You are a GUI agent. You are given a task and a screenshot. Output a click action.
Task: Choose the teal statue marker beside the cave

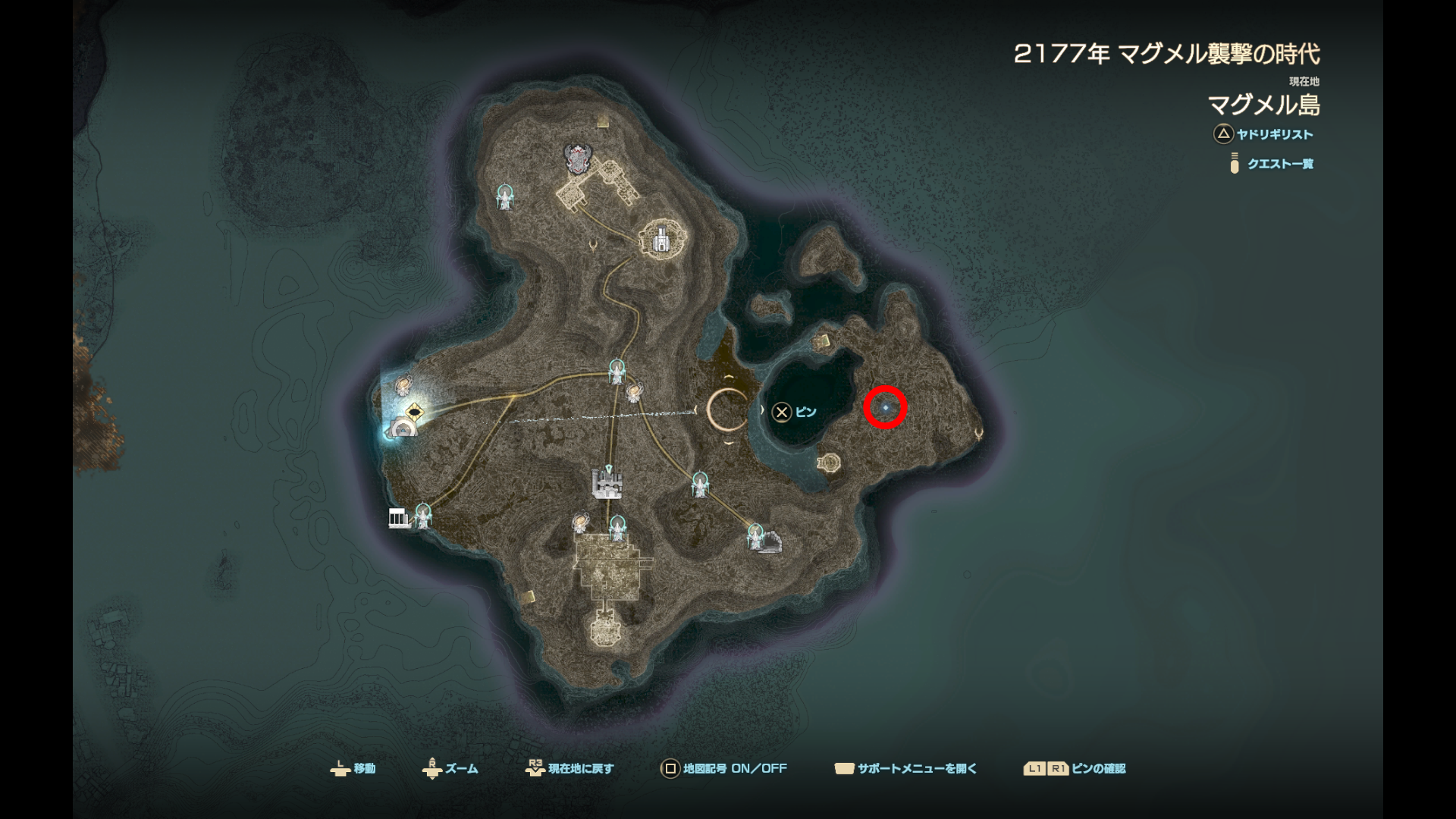(754, 534)
